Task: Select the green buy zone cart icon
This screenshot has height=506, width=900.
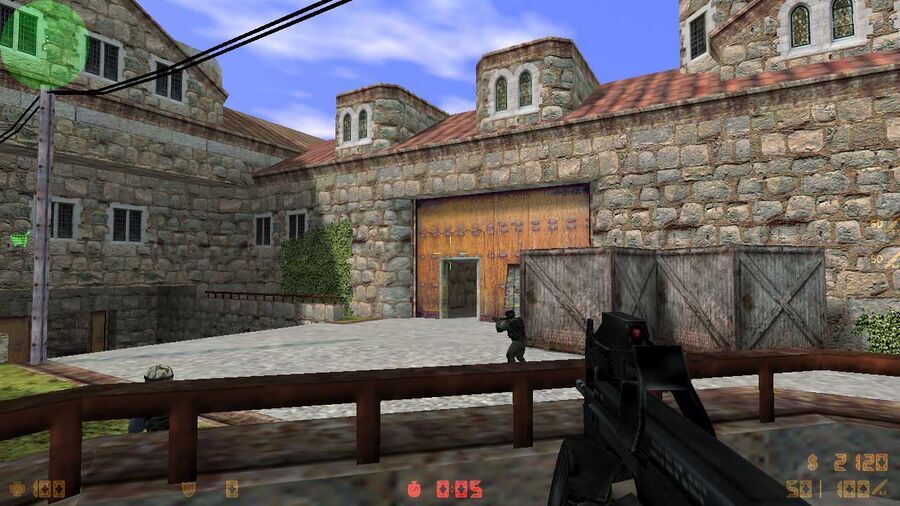Action: 19,238
